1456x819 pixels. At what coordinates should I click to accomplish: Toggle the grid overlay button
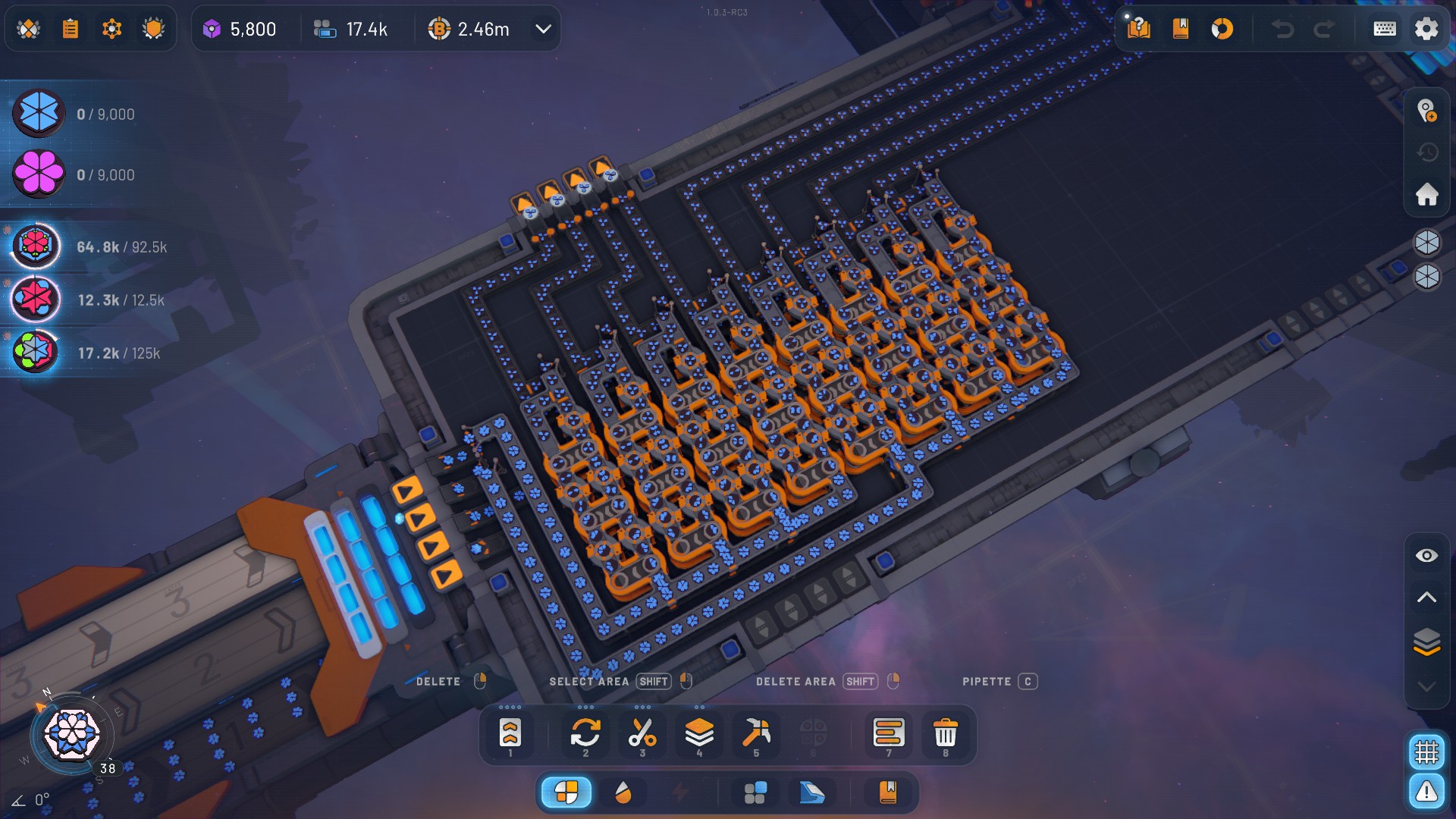pyautogui.click(x=1426, y=752)
